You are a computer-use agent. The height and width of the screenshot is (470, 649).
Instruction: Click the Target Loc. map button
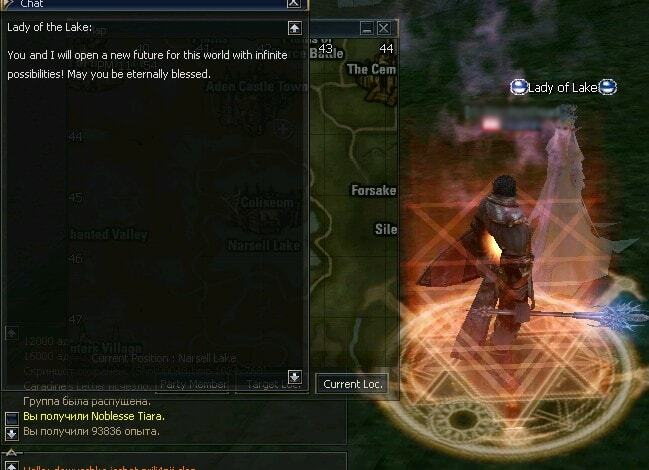(272, 383)
